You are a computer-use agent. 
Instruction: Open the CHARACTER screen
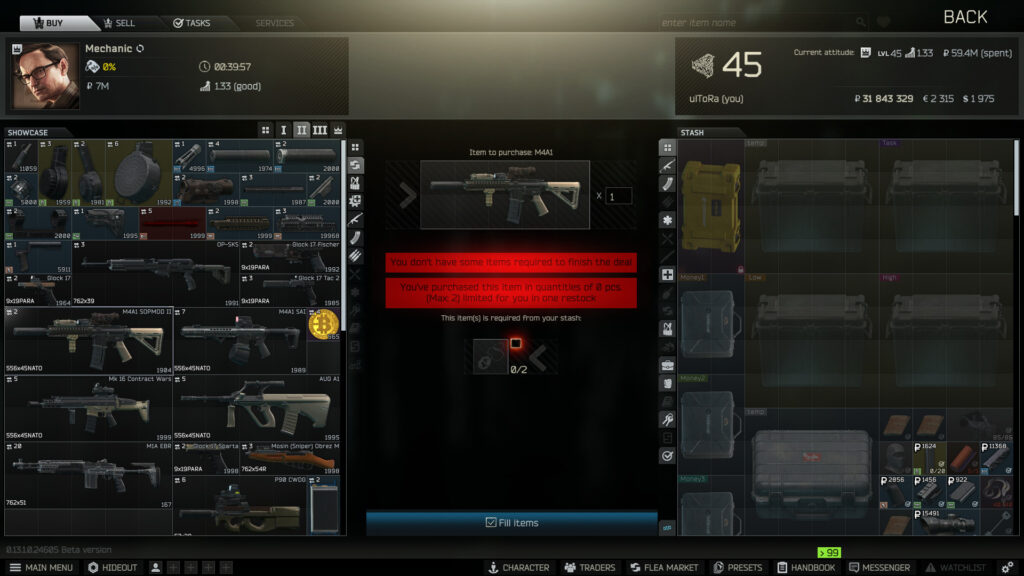518,567
